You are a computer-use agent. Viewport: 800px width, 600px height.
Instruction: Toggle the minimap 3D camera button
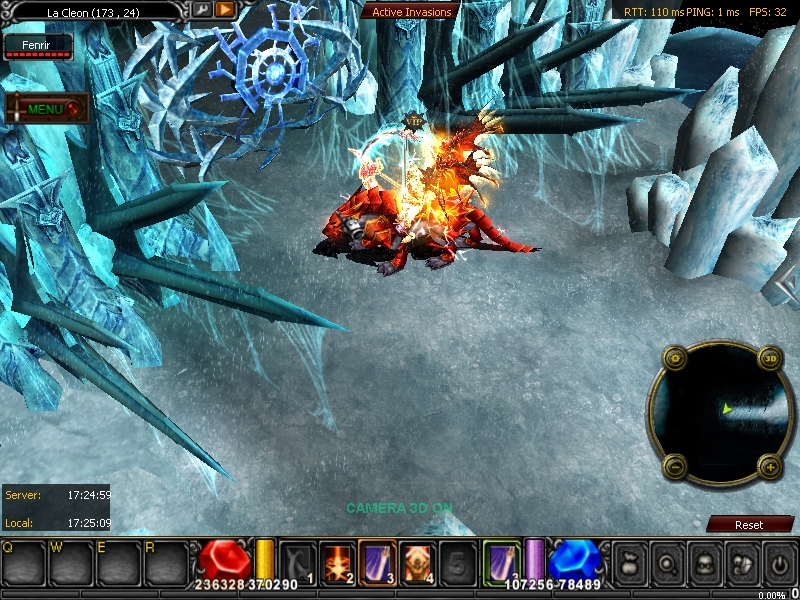point(770,357)
